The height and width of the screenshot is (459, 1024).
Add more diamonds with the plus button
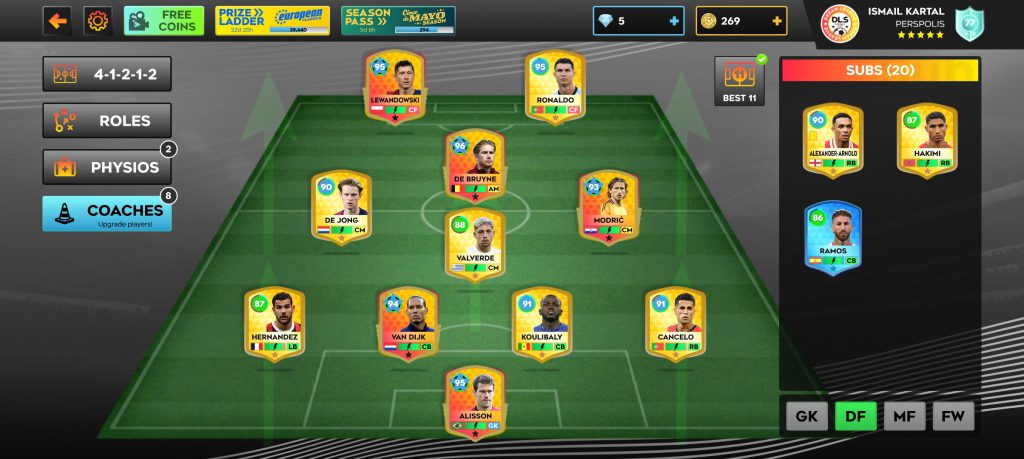click(x=673, y=20)
